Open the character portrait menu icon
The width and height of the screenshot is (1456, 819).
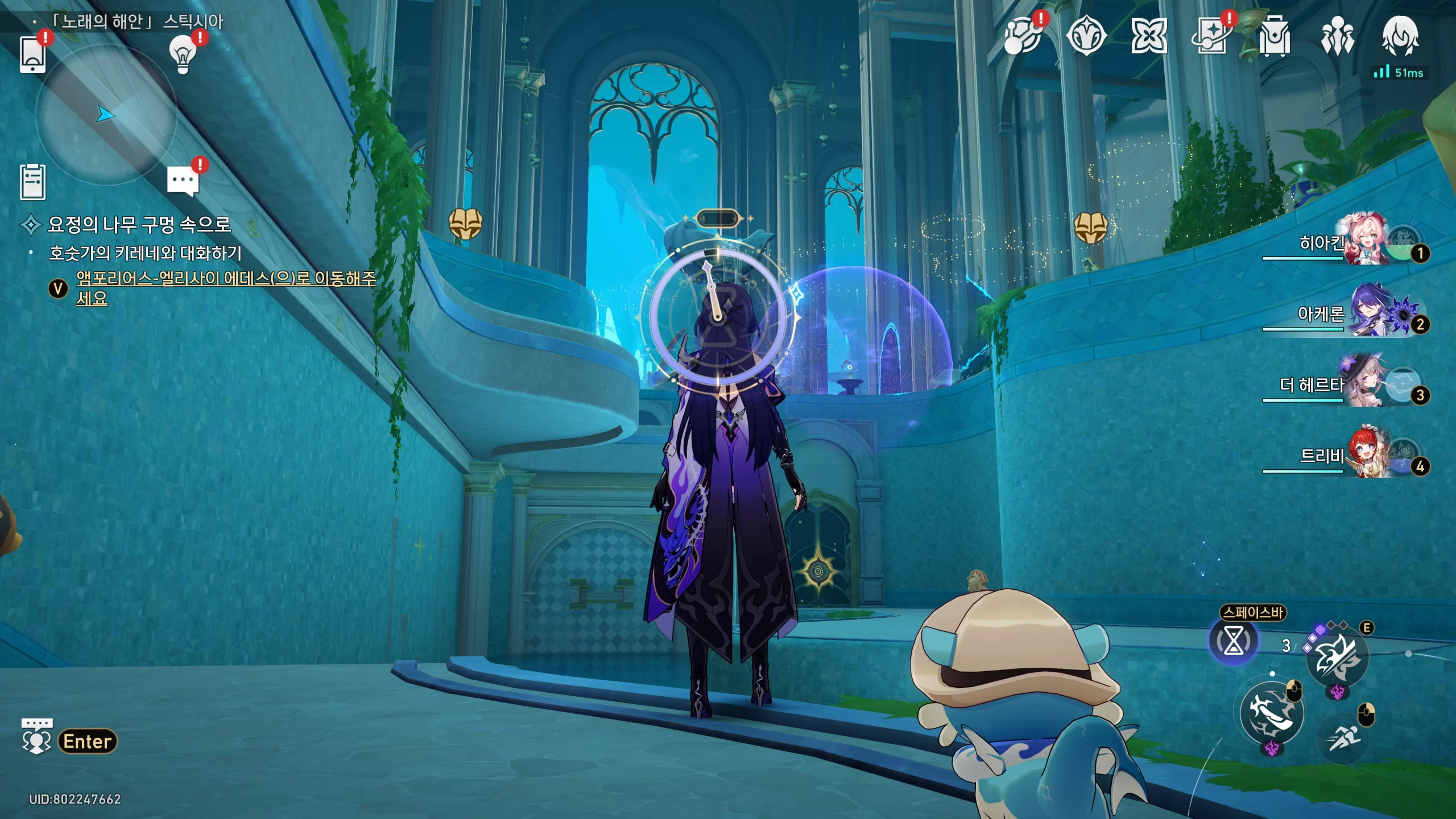pos(1400,36)
